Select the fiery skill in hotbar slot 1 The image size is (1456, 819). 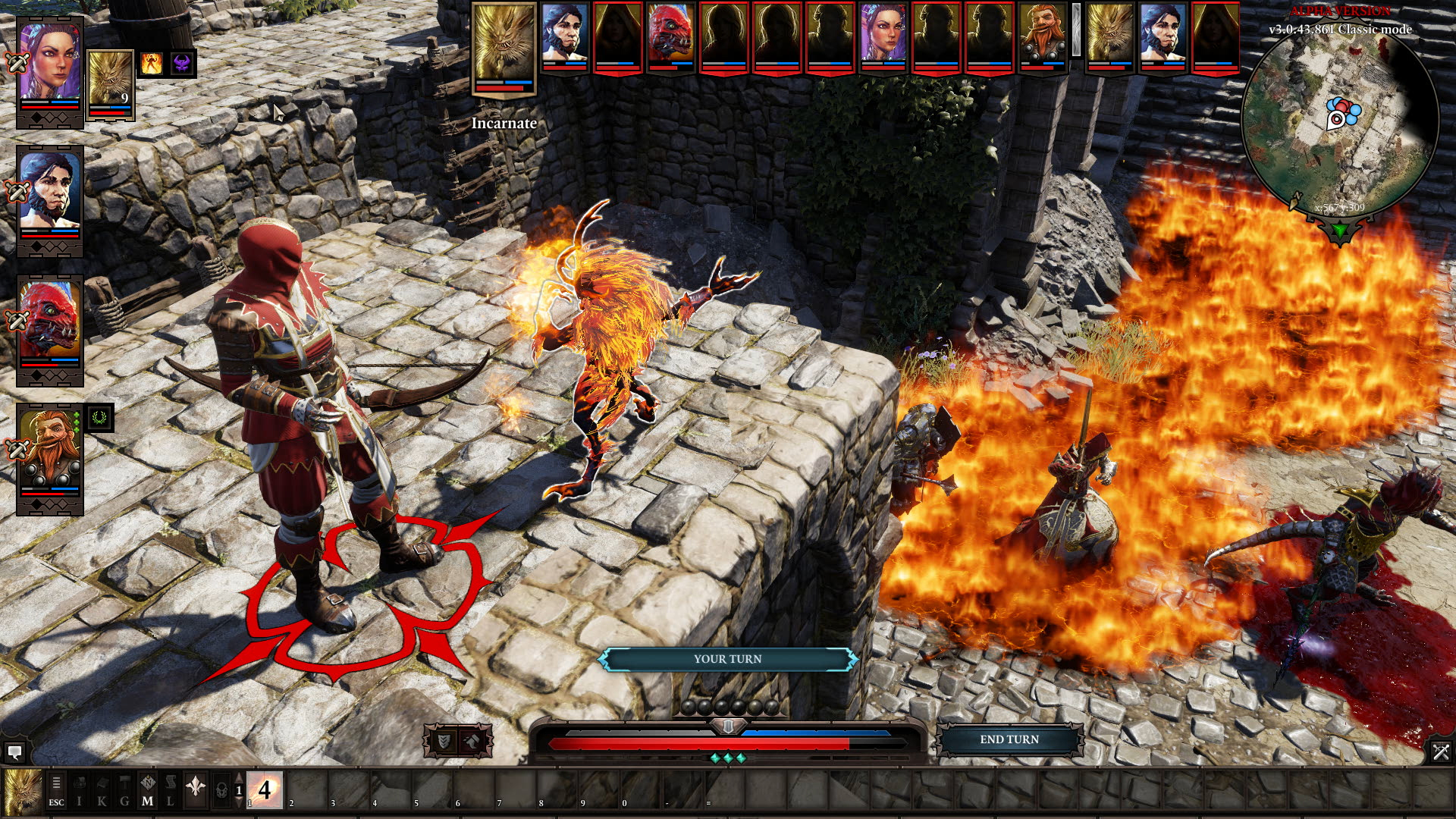pos(265,790)
